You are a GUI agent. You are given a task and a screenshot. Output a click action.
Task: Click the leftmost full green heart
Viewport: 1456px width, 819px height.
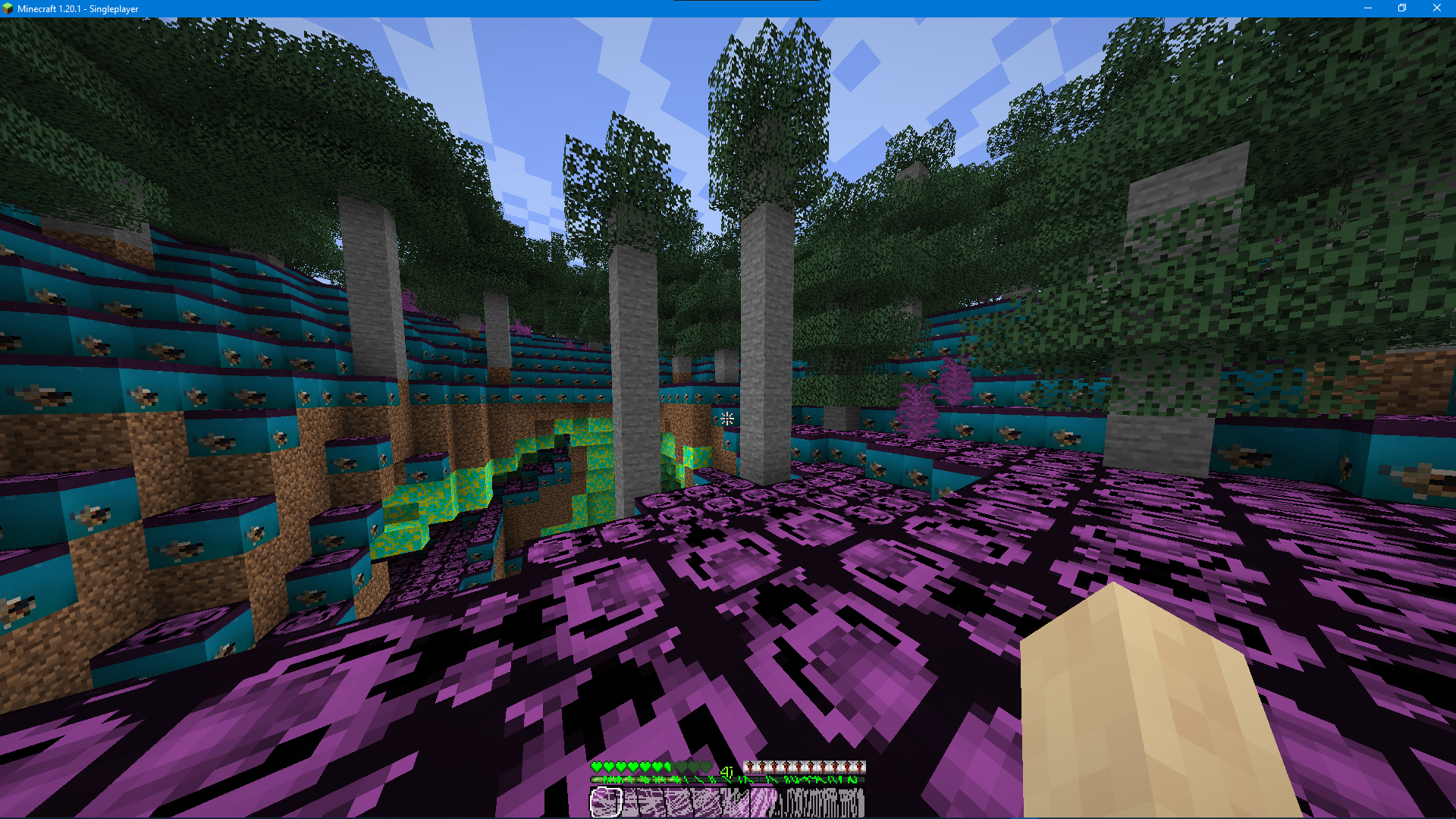[597, 767]
